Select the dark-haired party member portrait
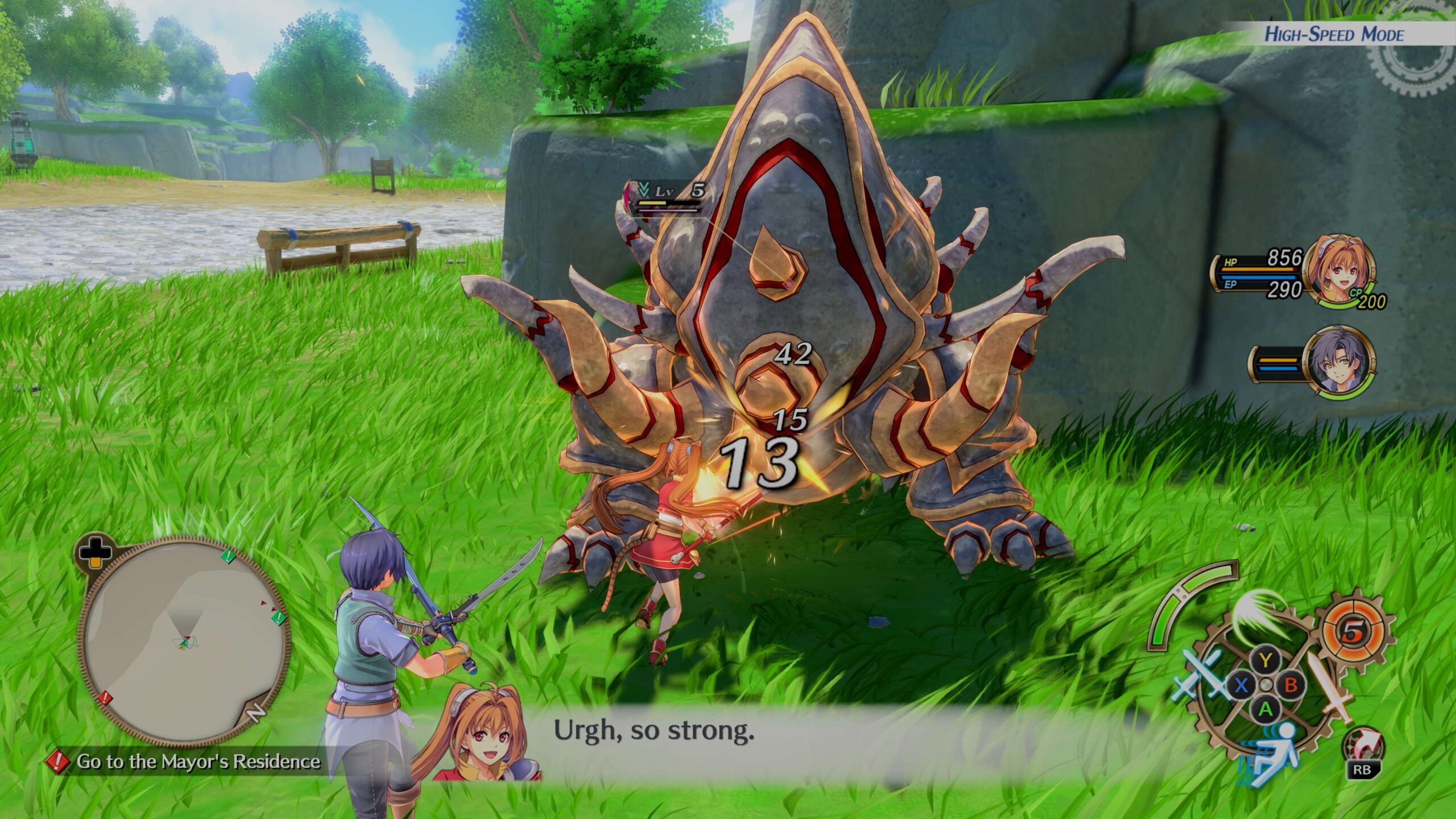The height and width of the screenshot is (819, 1456). click(x=1339, y=361)
